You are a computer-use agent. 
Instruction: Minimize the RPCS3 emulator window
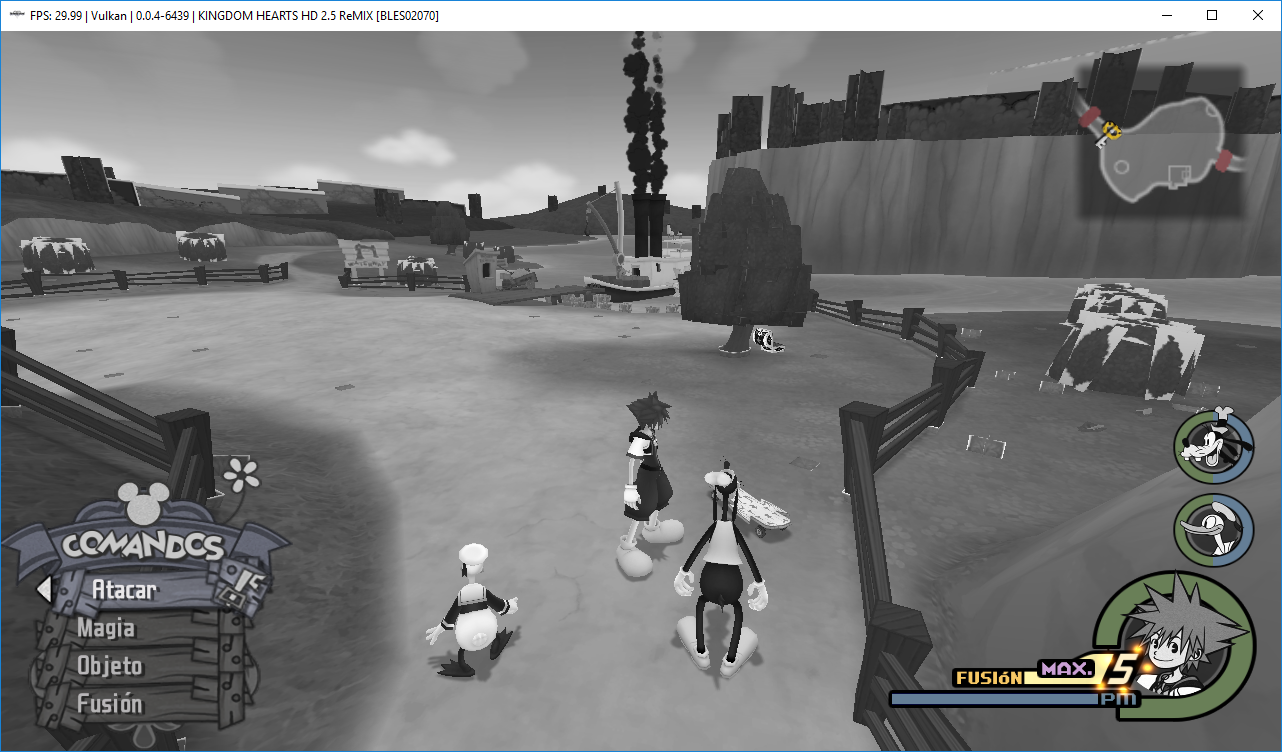point(1166,15)
